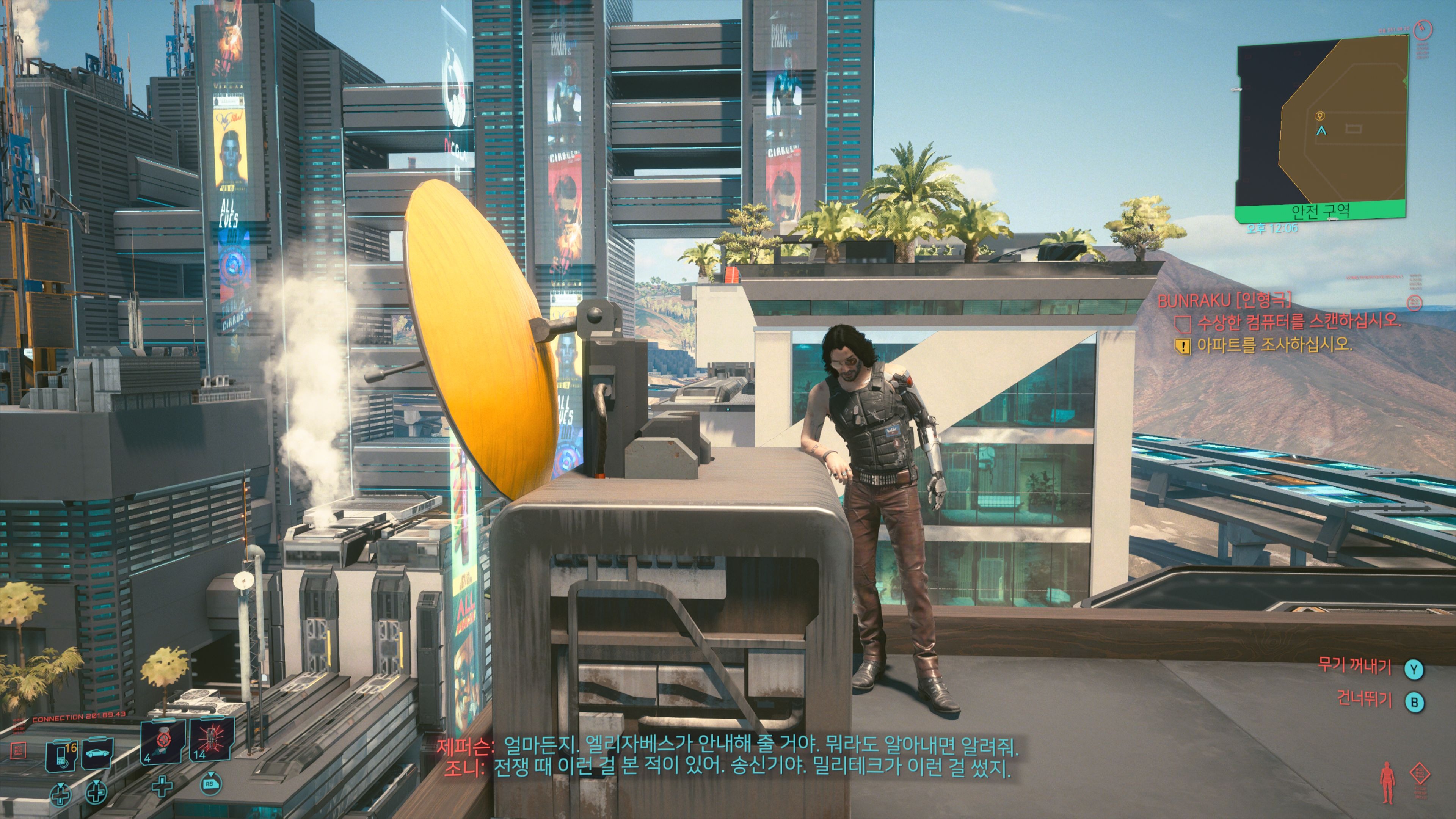Viewport: 1456px width, 819px height.
Task: Click the red body stance indicator
Action: point(1387,782)
